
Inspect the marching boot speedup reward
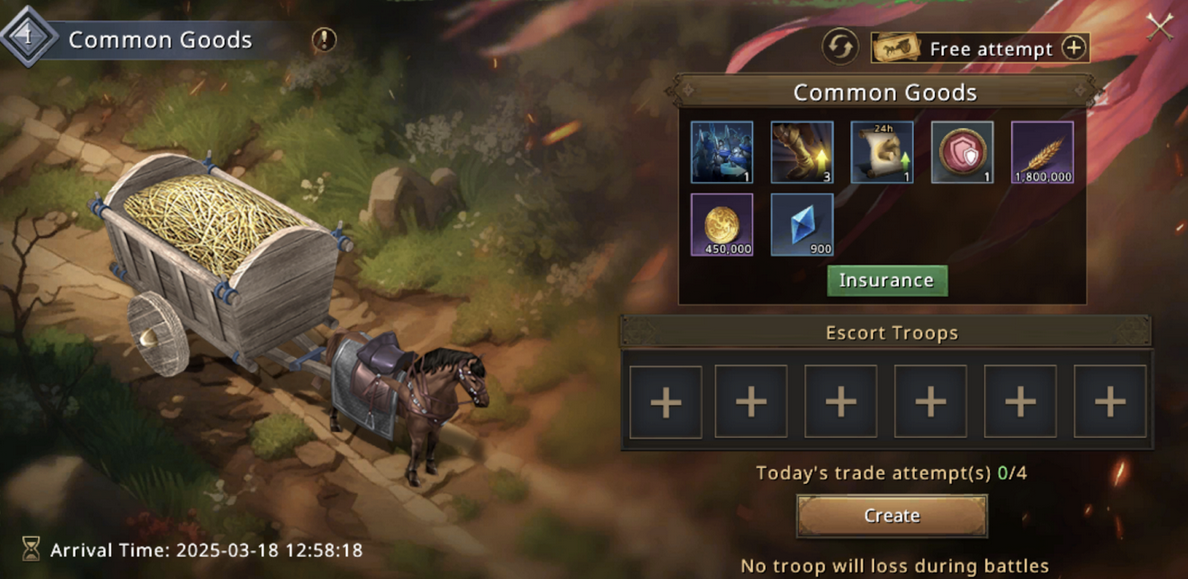click(802, 153)
